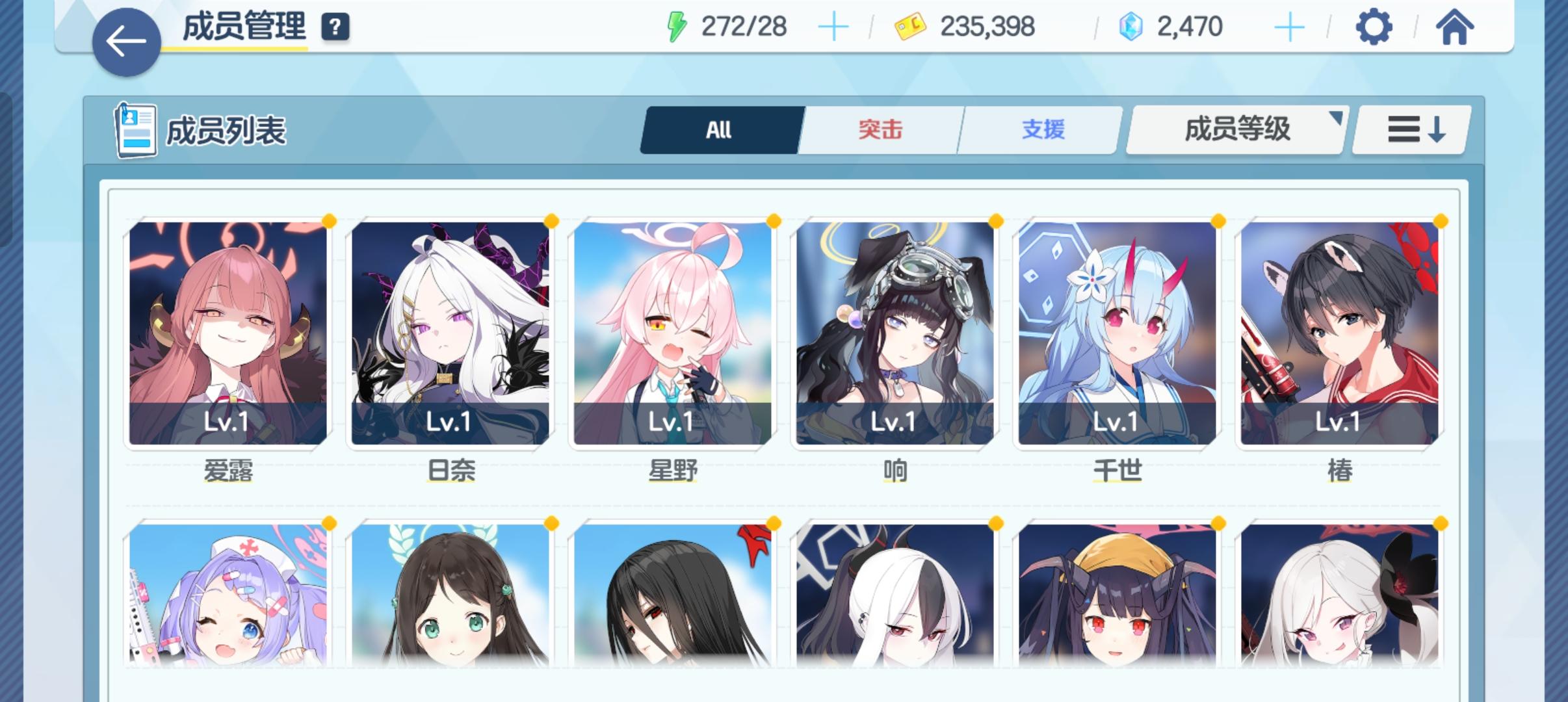Return home using the house icon
Screen dimensions: 1568x702
[1456, 27]
